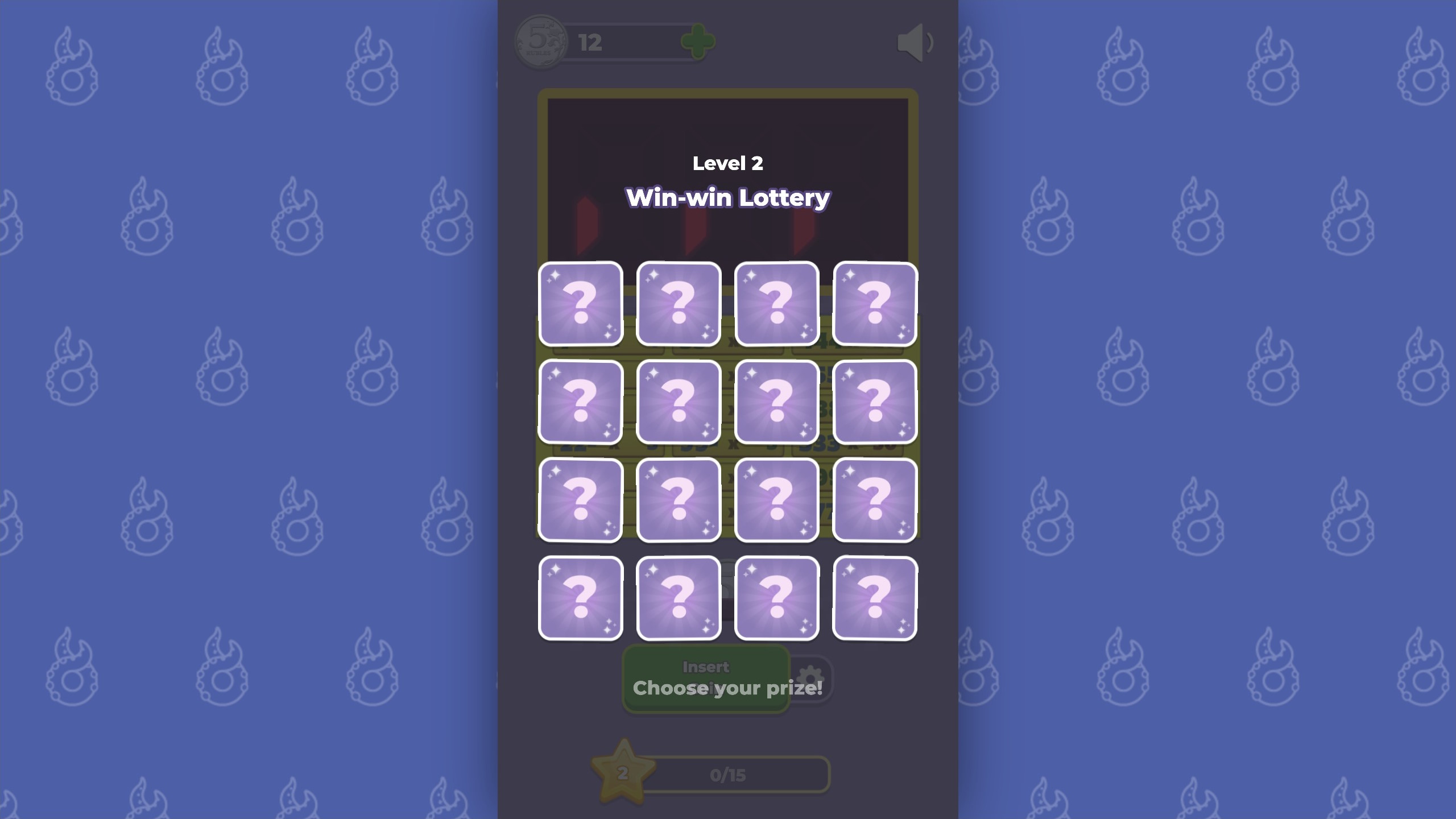Toggle sound settings with the gear button
This screenshot has height=819, width=1456.
(812, 677)
